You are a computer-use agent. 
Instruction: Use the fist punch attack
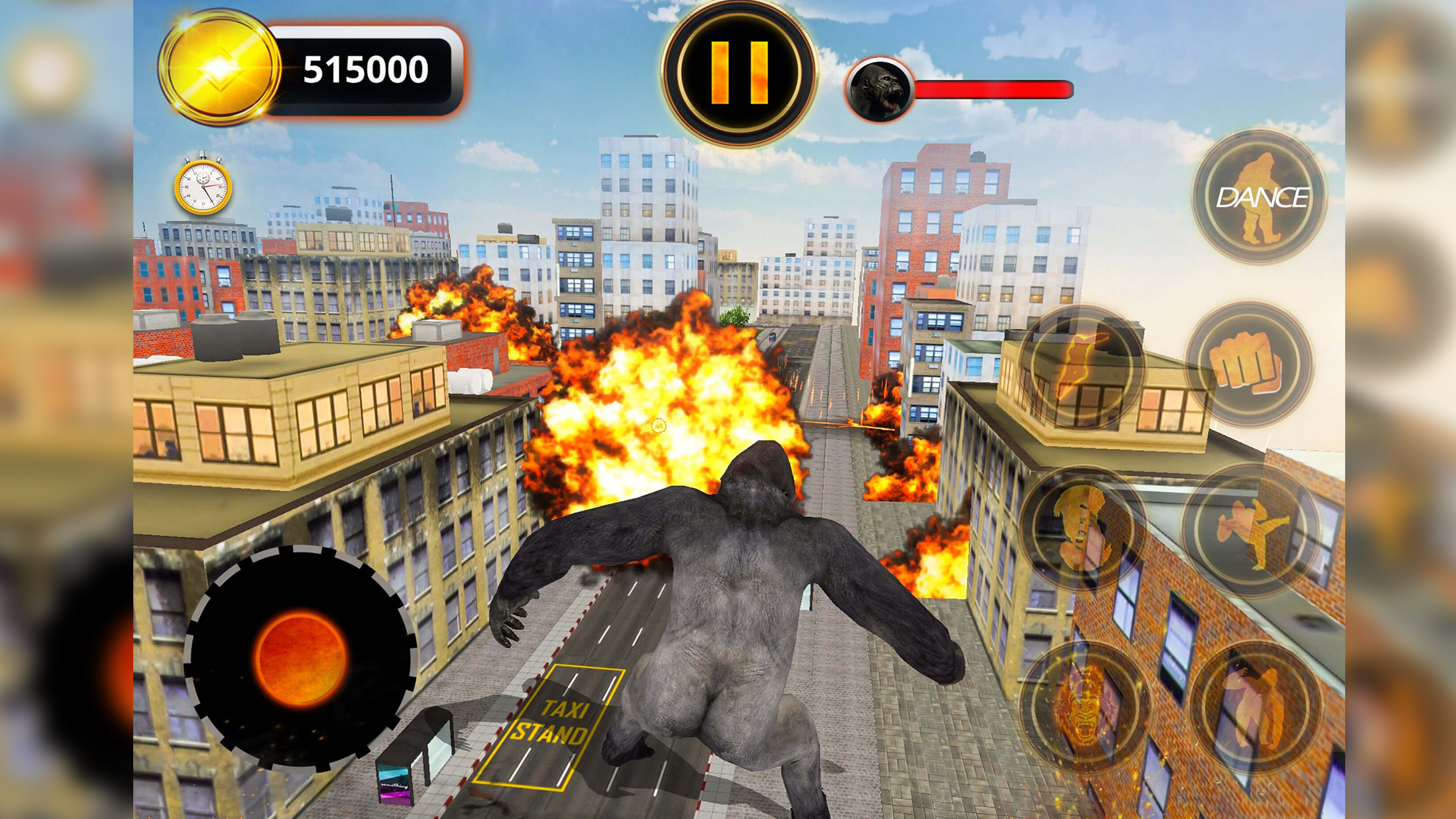tap(1248, 364)
